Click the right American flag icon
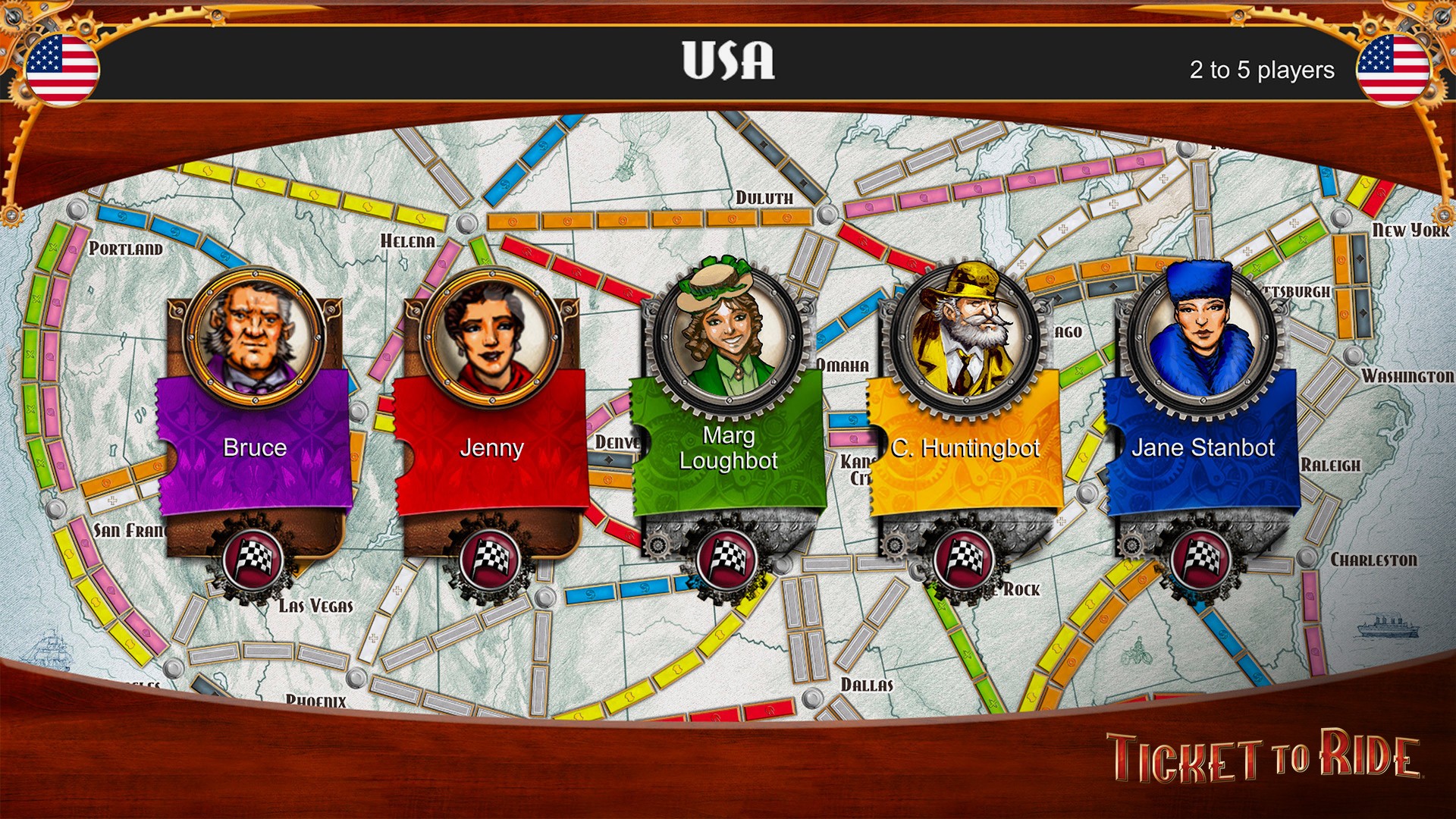The image size is (1456, 819). coord(1393,70)
